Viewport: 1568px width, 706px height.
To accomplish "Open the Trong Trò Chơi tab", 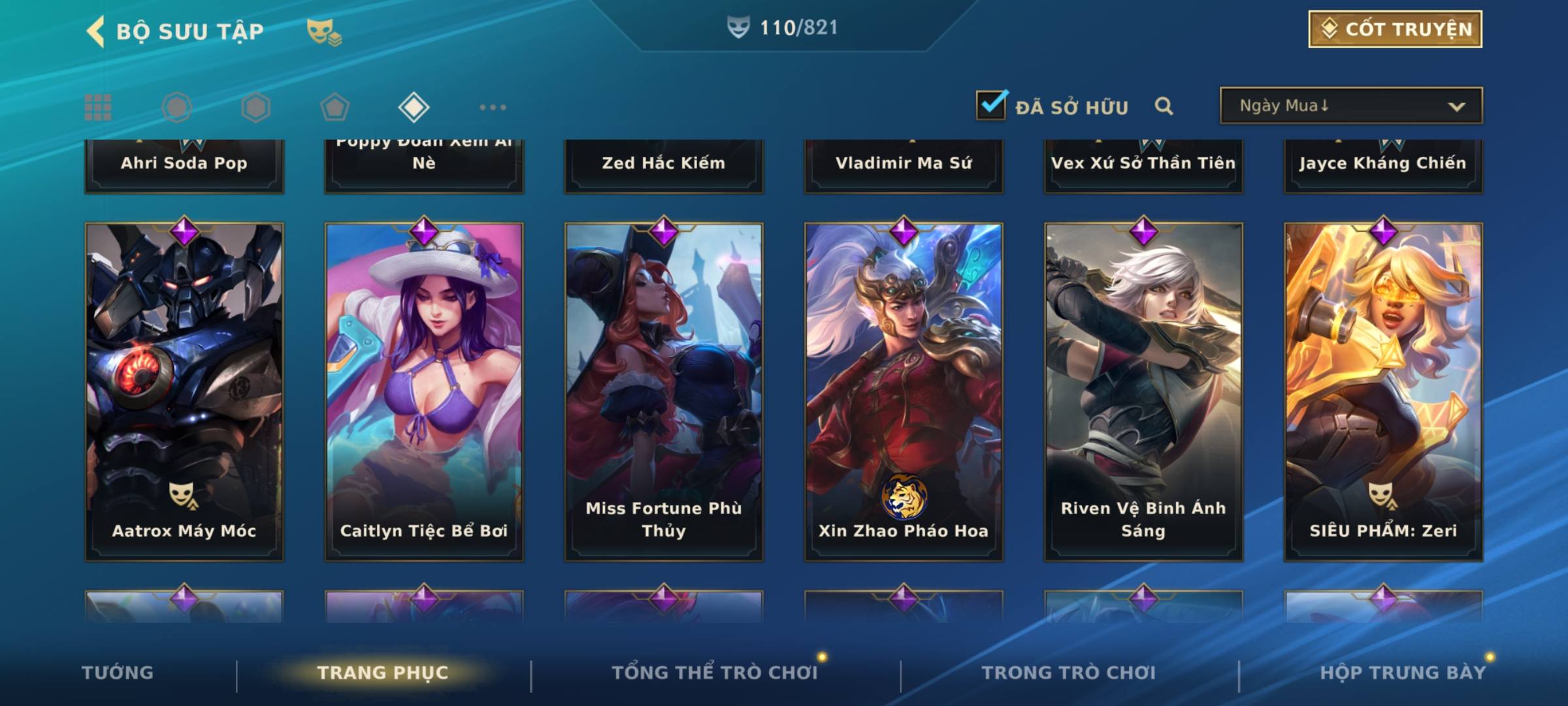I will [x=1069, y=673].
